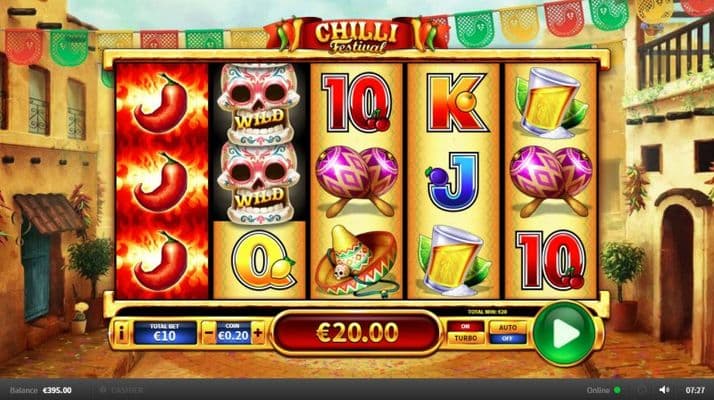Mute sound with the speaker icon
The height and width of the screenshot is (400, 714).
(x=663, y=389)
